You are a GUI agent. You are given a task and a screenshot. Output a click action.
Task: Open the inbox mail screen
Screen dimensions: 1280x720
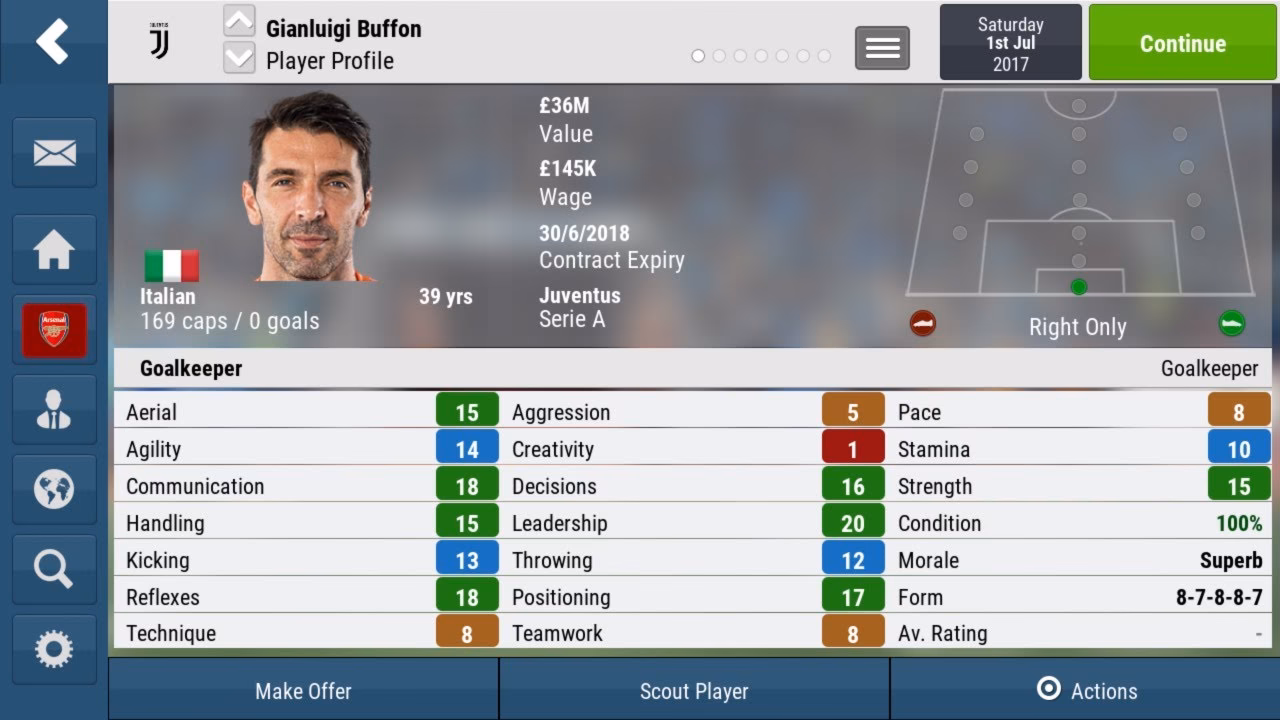[53, 152]
